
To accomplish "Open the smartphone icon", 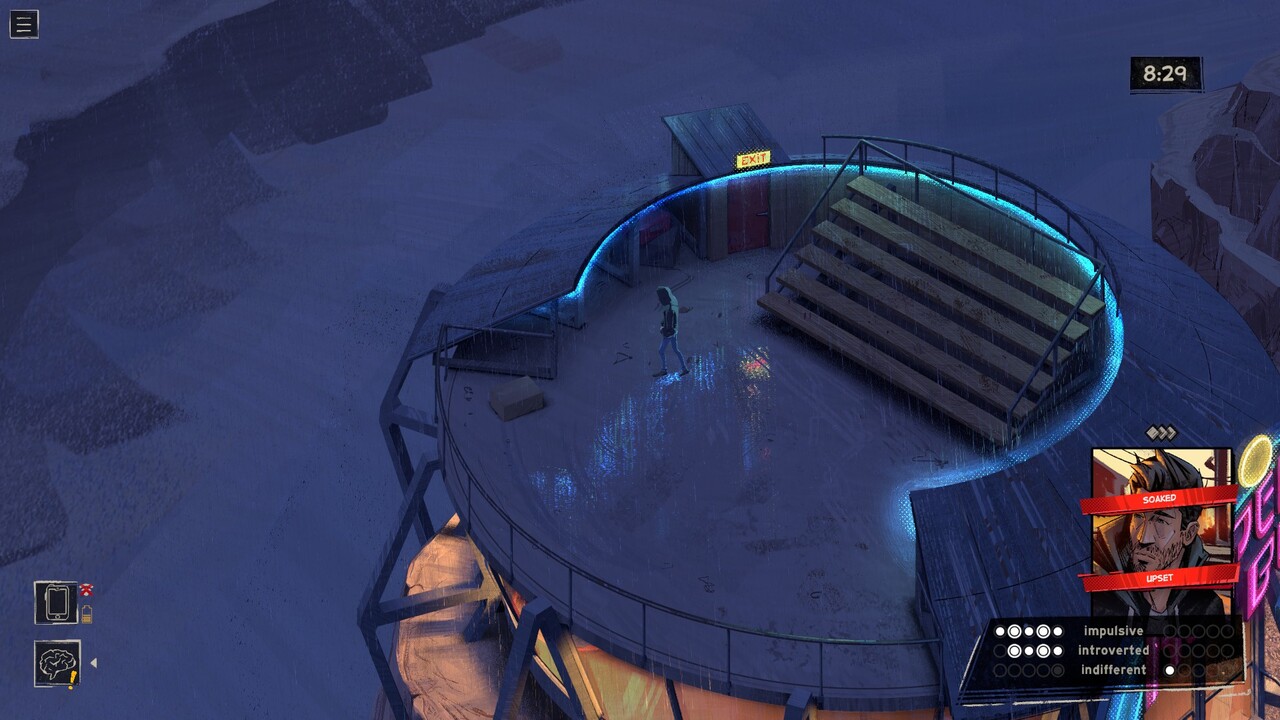I will [56, 603].
